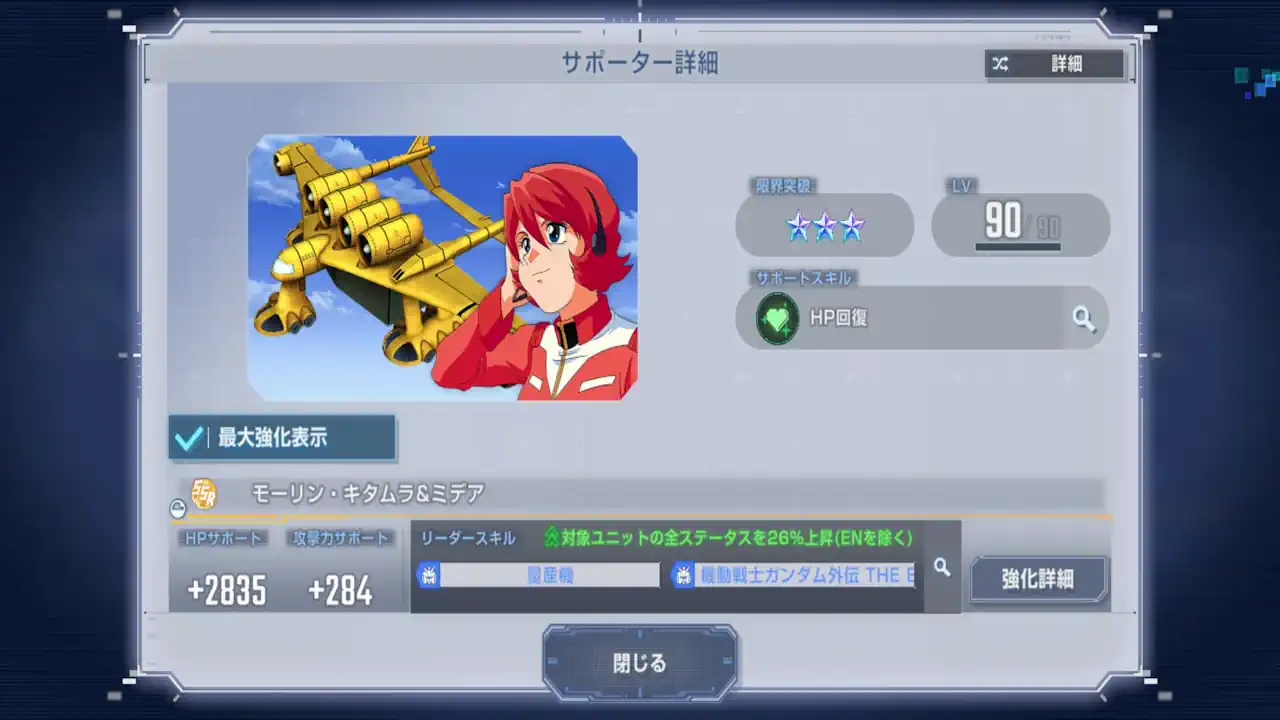The height and width of the screenshot is (720, 1280).
Task: Toggle the 最大強化表示 checkbox off
Action: (190, 437)
